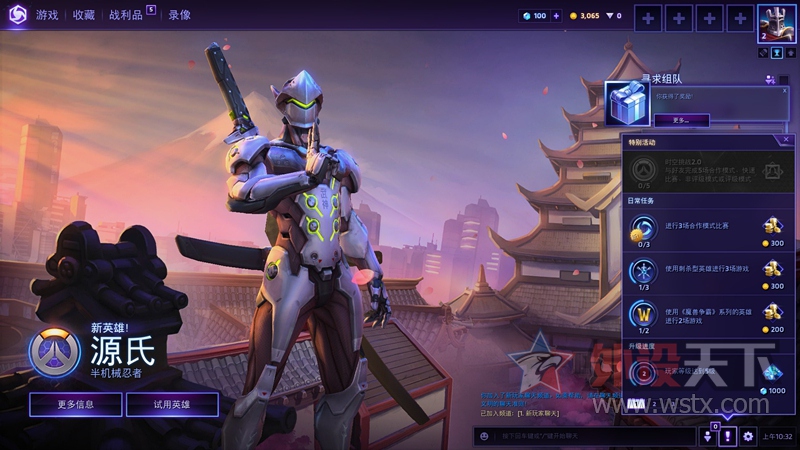800x450 pixels.
Task: Open the blue gift box reward
Action: coord(627,102)
